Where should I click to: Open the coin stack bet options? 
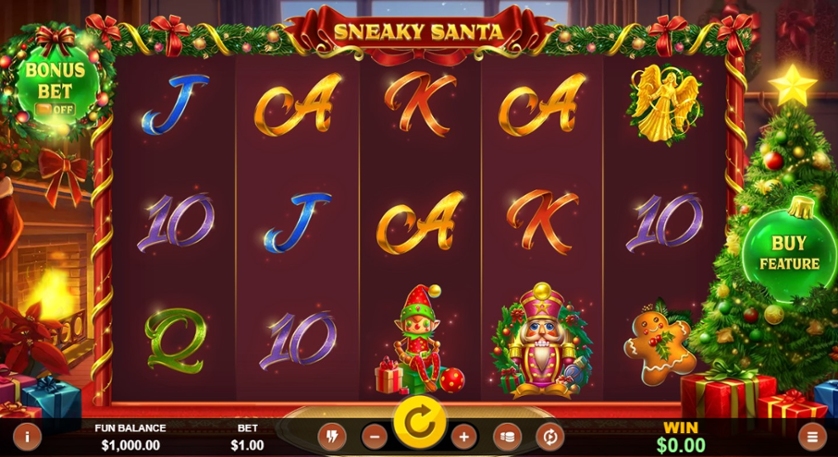pos(507,436)
